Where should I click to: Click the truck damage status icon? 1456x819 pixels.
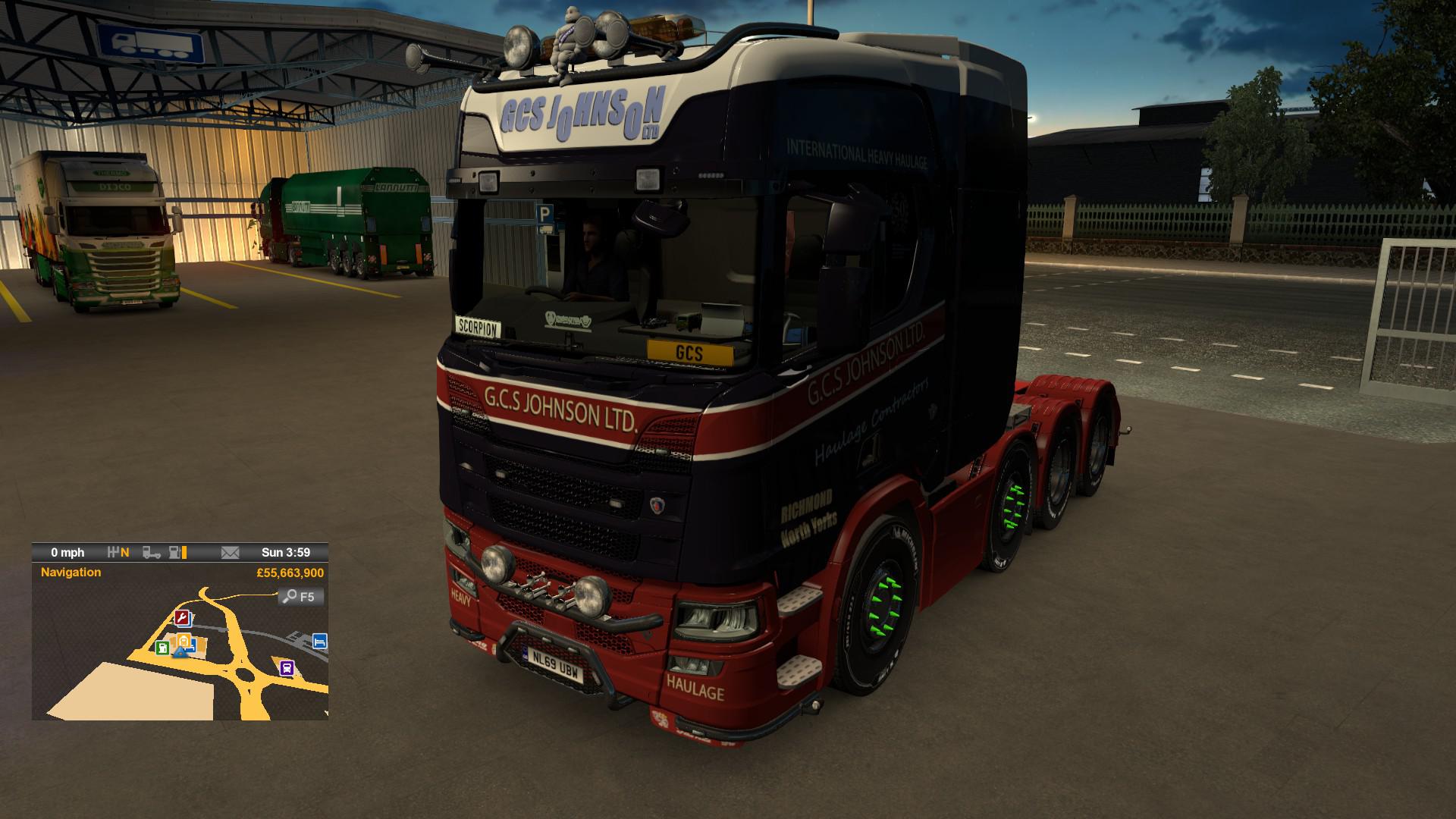152,553
